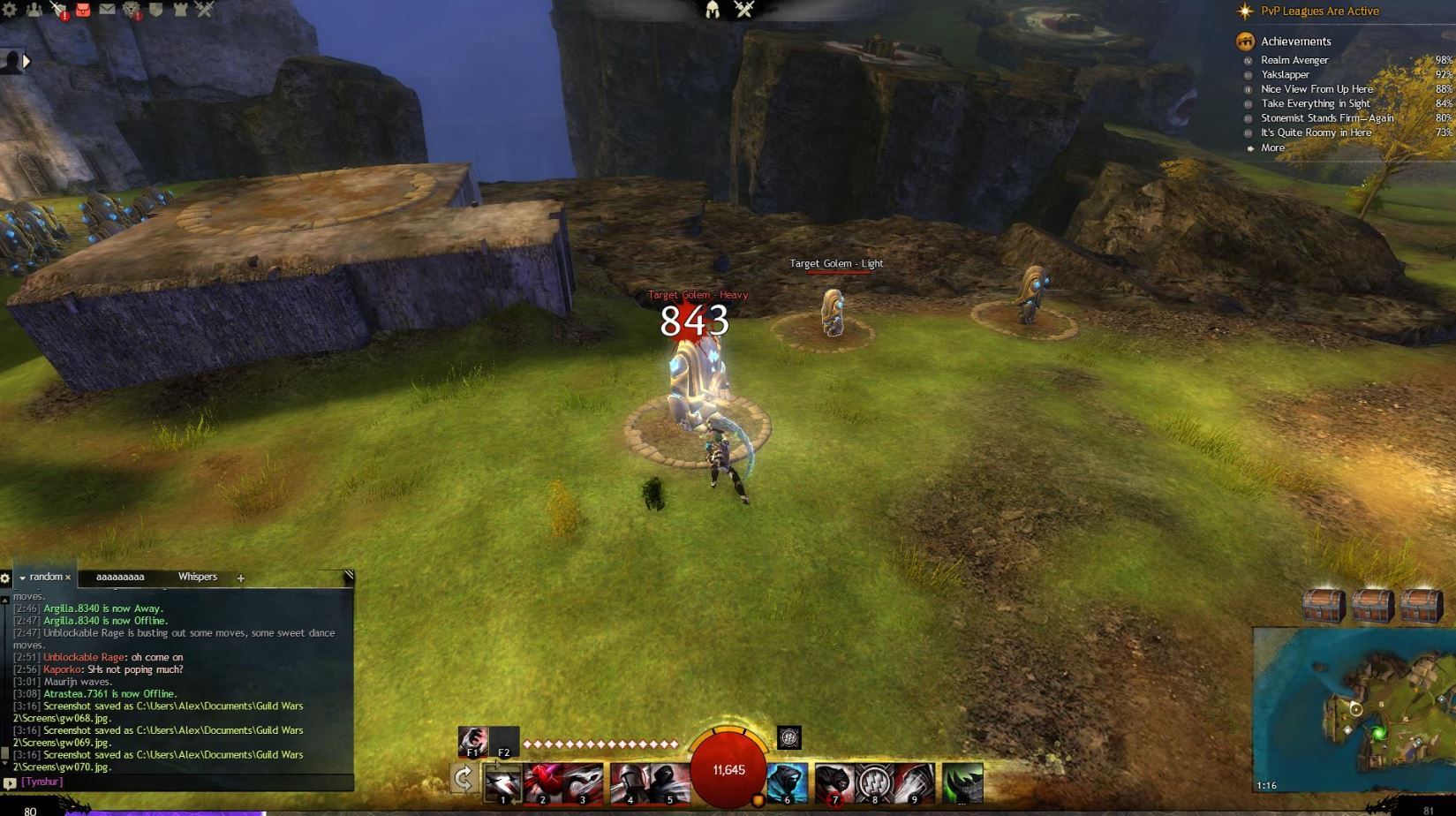Open the red inventory bag icon
Image resolution: width=1456 pixels, height=816 pixels.
tap(82, 10)
